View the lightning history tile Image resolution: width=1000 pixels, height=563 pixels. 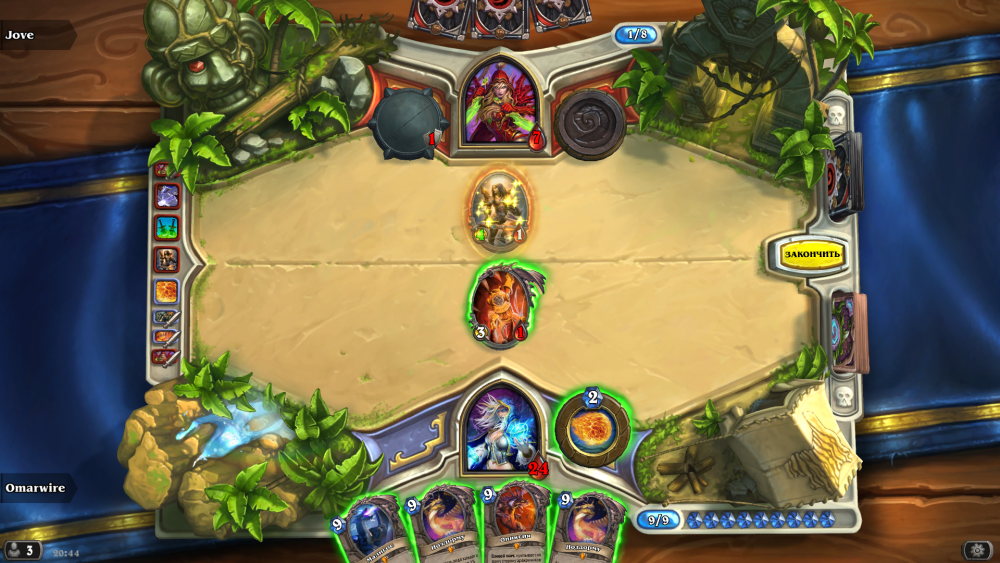[x=166, y=197]
